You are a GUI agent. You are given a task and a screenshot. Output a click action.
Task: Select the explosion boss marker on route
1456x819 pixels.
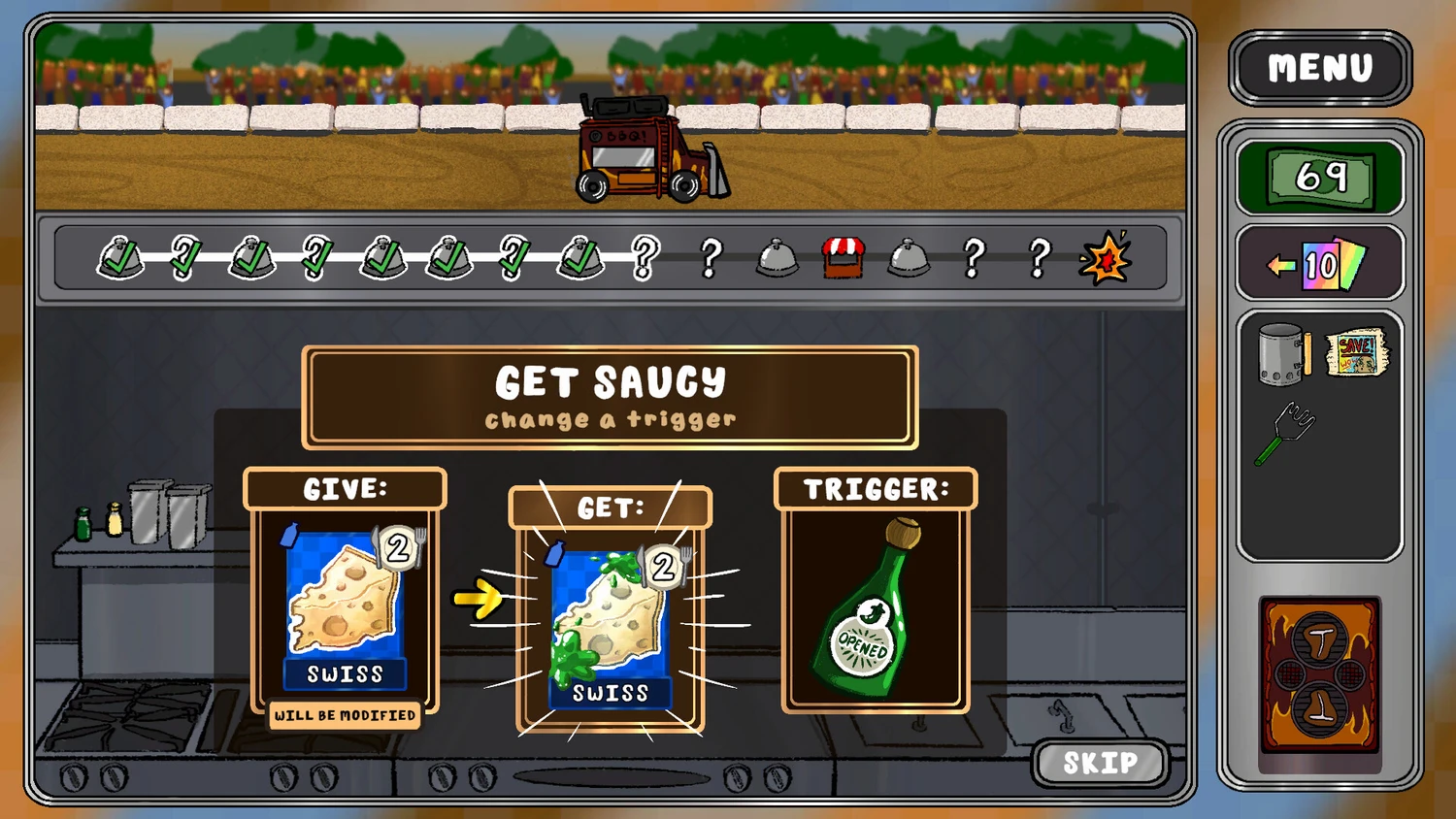pyautogui.click(x=1105, y=258)
